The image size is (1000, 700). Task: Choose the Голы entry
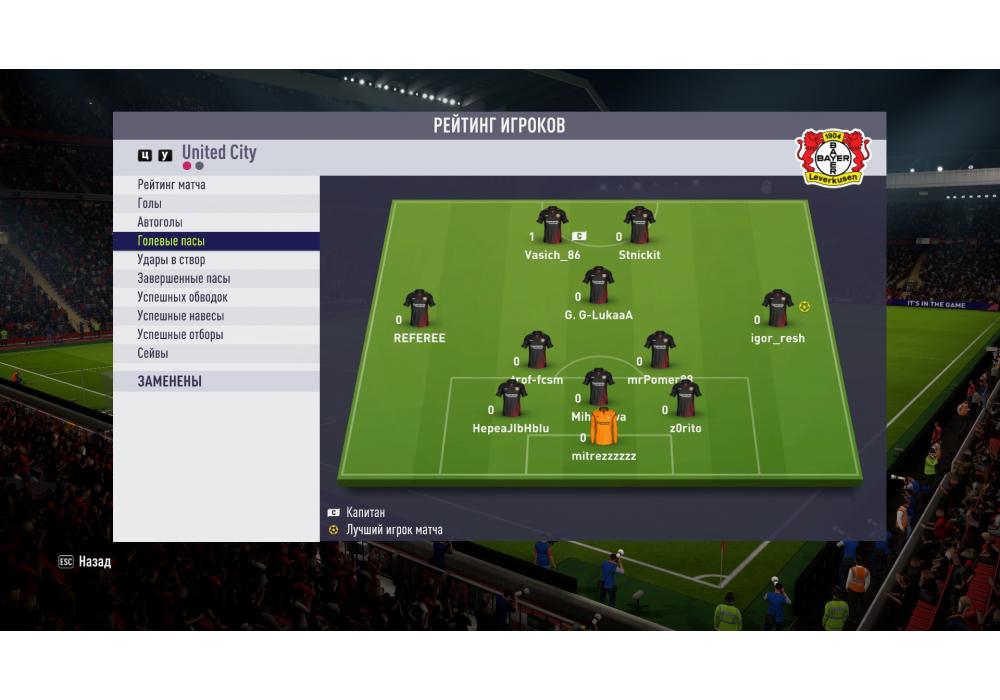point(150,204)
